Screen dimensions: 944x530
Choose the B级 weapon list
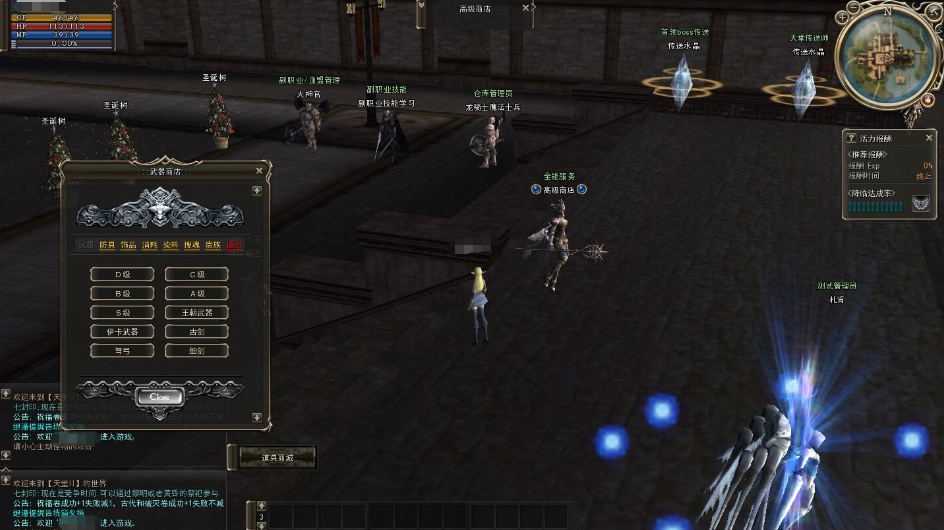pos(122,293)
